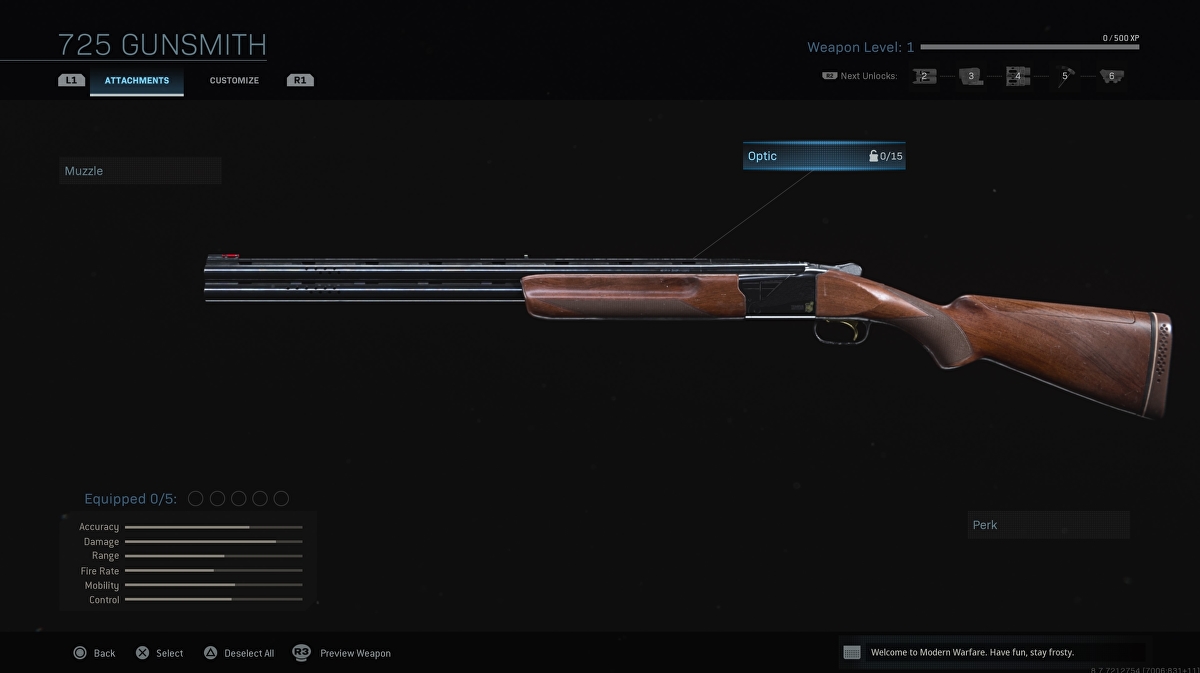Switch to the Customize tab
1200x673 pixels.
coord(234,81)
